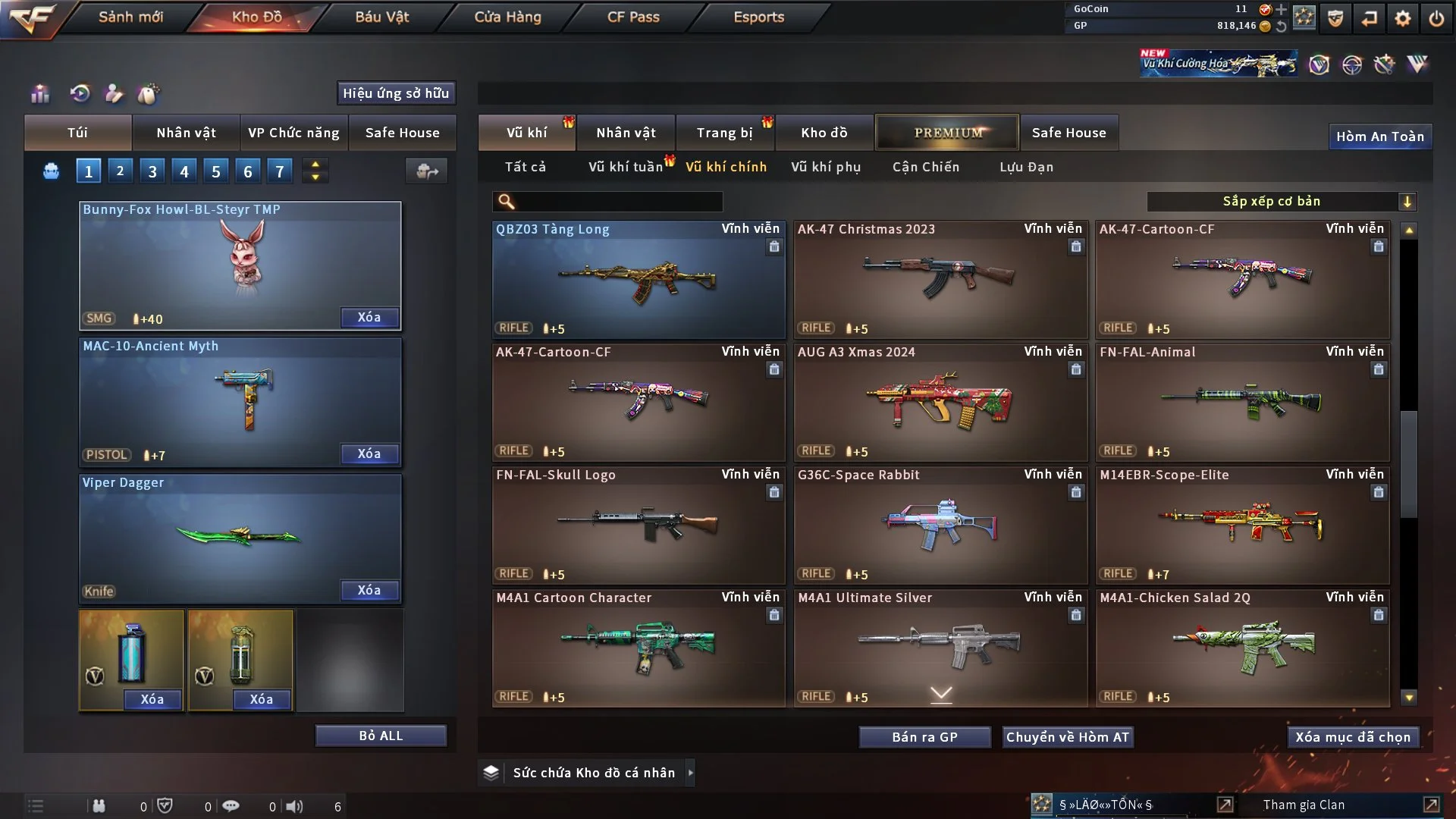Screen dimensions: 1456x819
Task: Switch to the Nhân vật bag tab
Action: coord(186,133)
